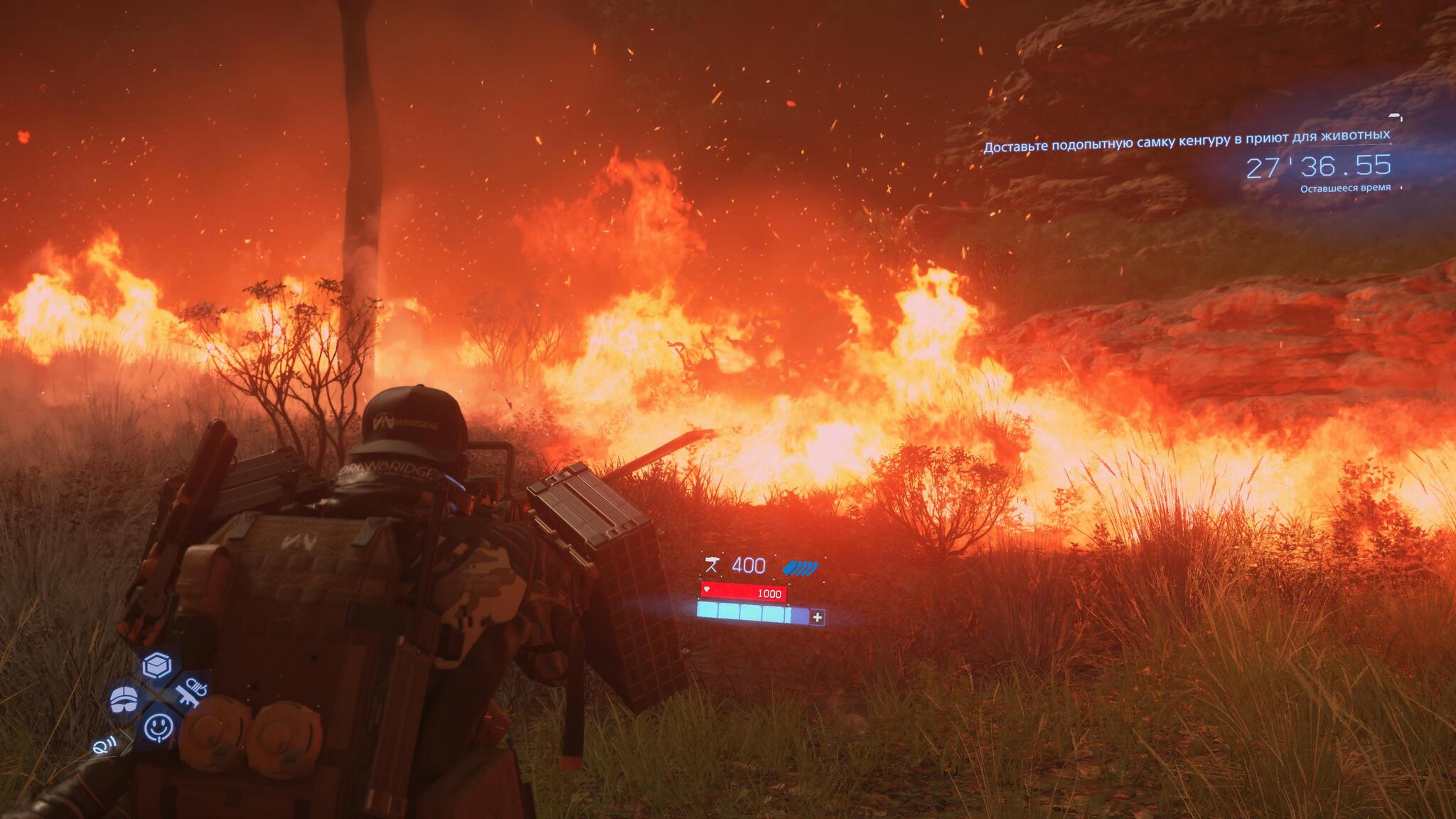Activate the smiley face quick slot
Image resolution: width=1456 pixels, height=819 pixels.
tap(158, 727)
